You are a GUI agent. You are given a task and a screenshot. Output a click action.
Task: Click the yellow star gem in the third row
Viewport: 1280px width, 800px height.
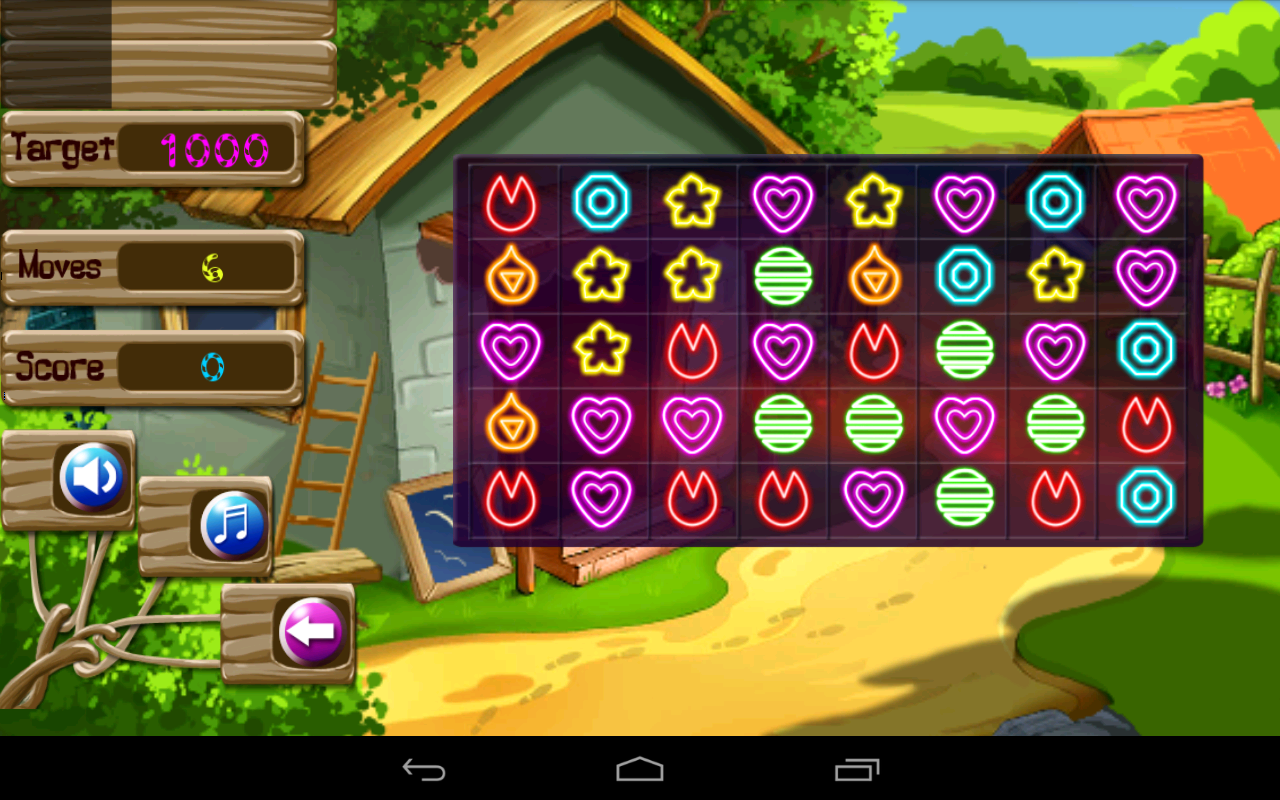pyautogui.click(x=602, y=350)
